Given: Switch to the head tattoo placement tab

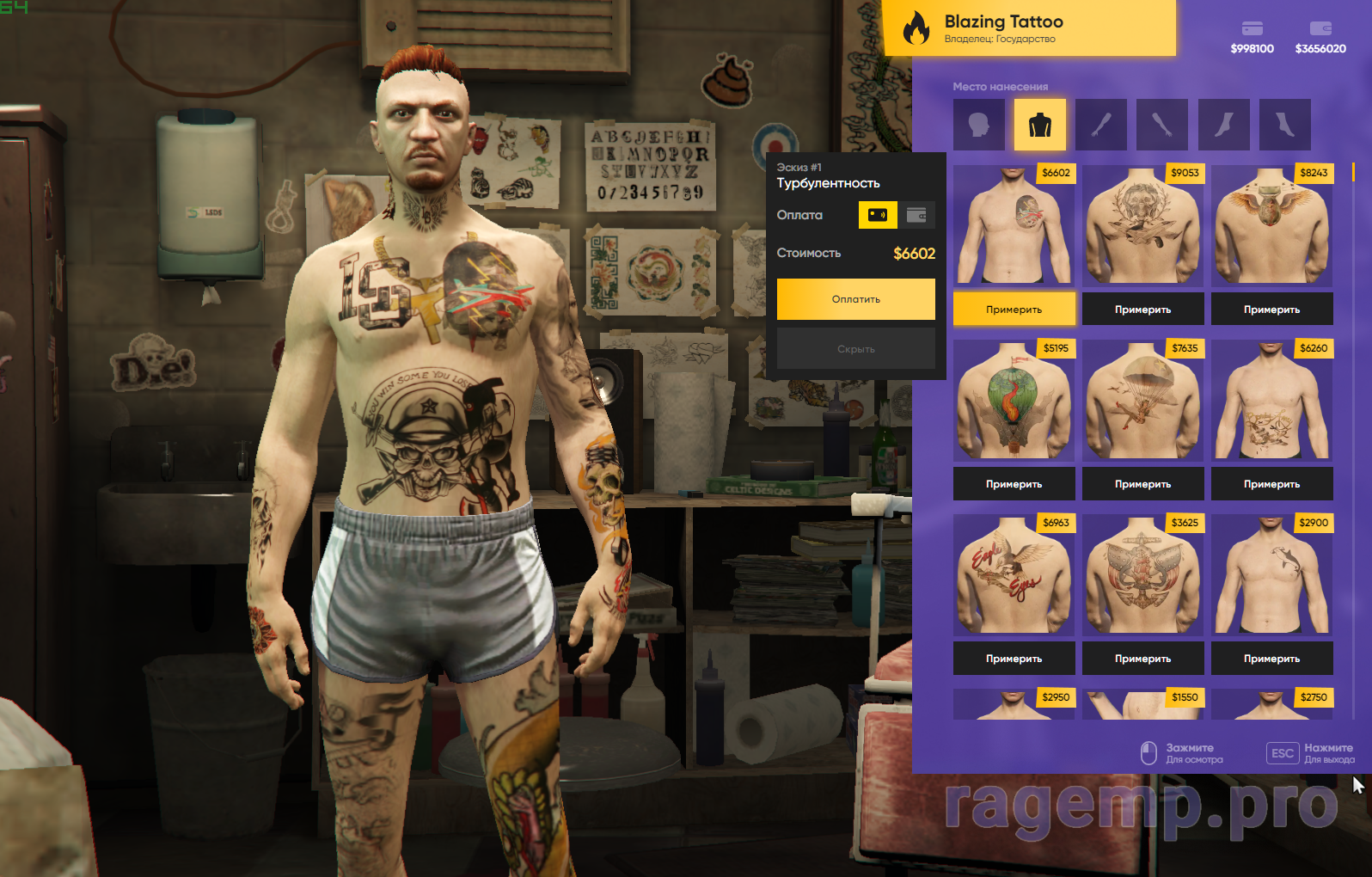Looking at the screenshot, I should (978, 125).
